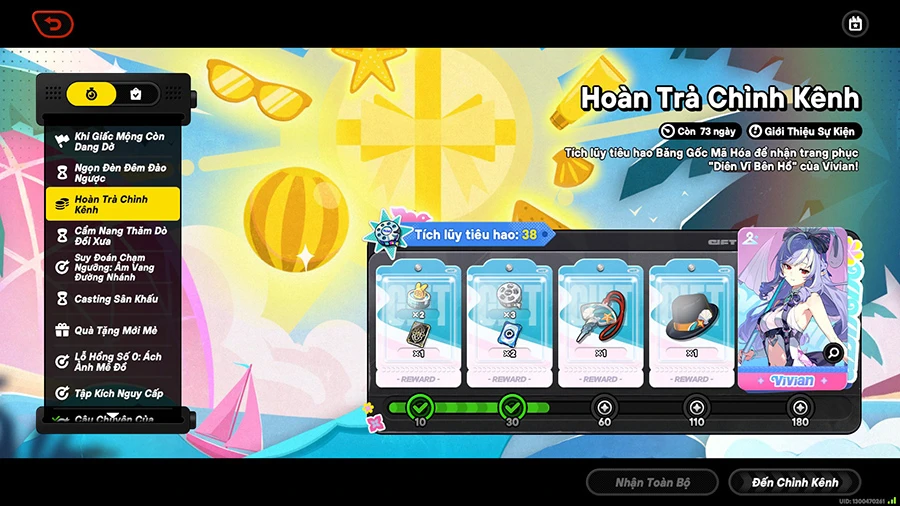Open Giới Thiệu Sự Kiện event info
Screen dimensions: 900x506
click(x=804, y=131)
